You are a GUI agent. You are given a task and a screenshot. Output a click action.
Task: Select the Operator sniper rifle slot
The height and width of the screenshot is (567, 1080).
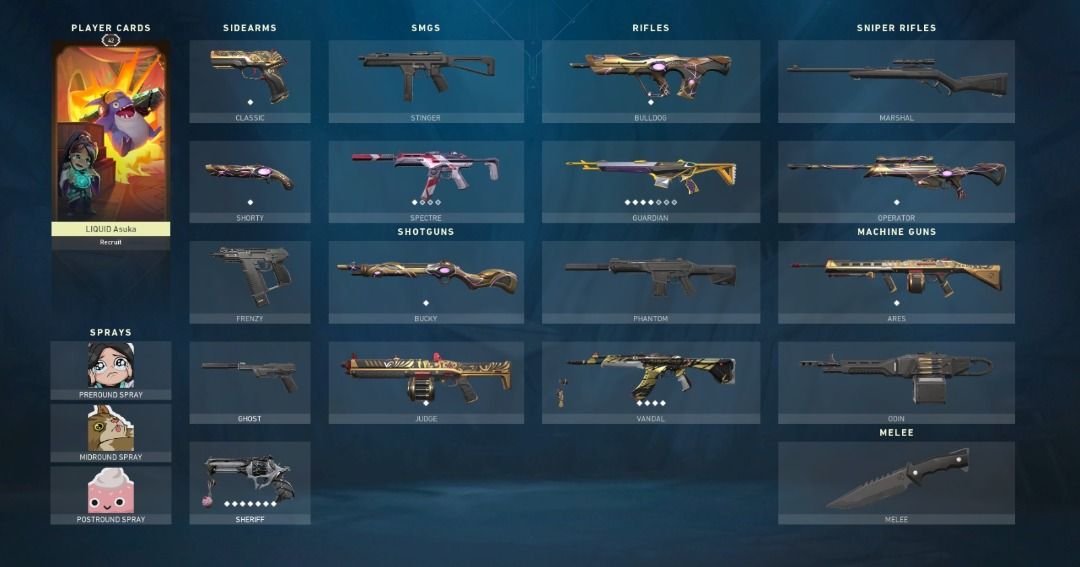[x=896, y=181]
